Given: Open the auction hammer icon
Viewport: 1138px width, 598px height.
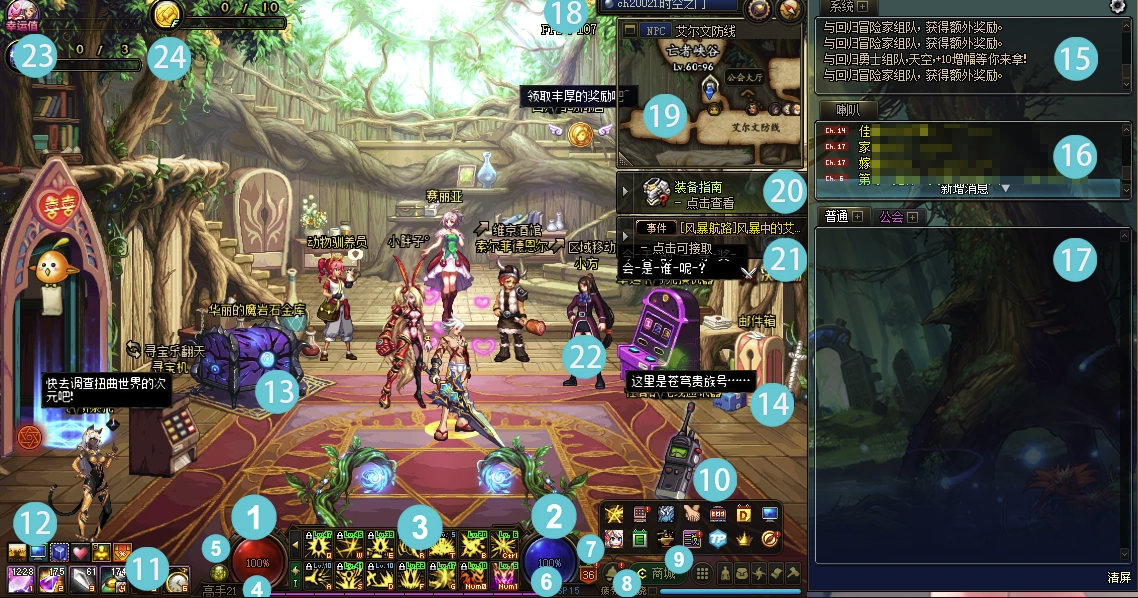Looking at the screenshot, I should (792, 574).
